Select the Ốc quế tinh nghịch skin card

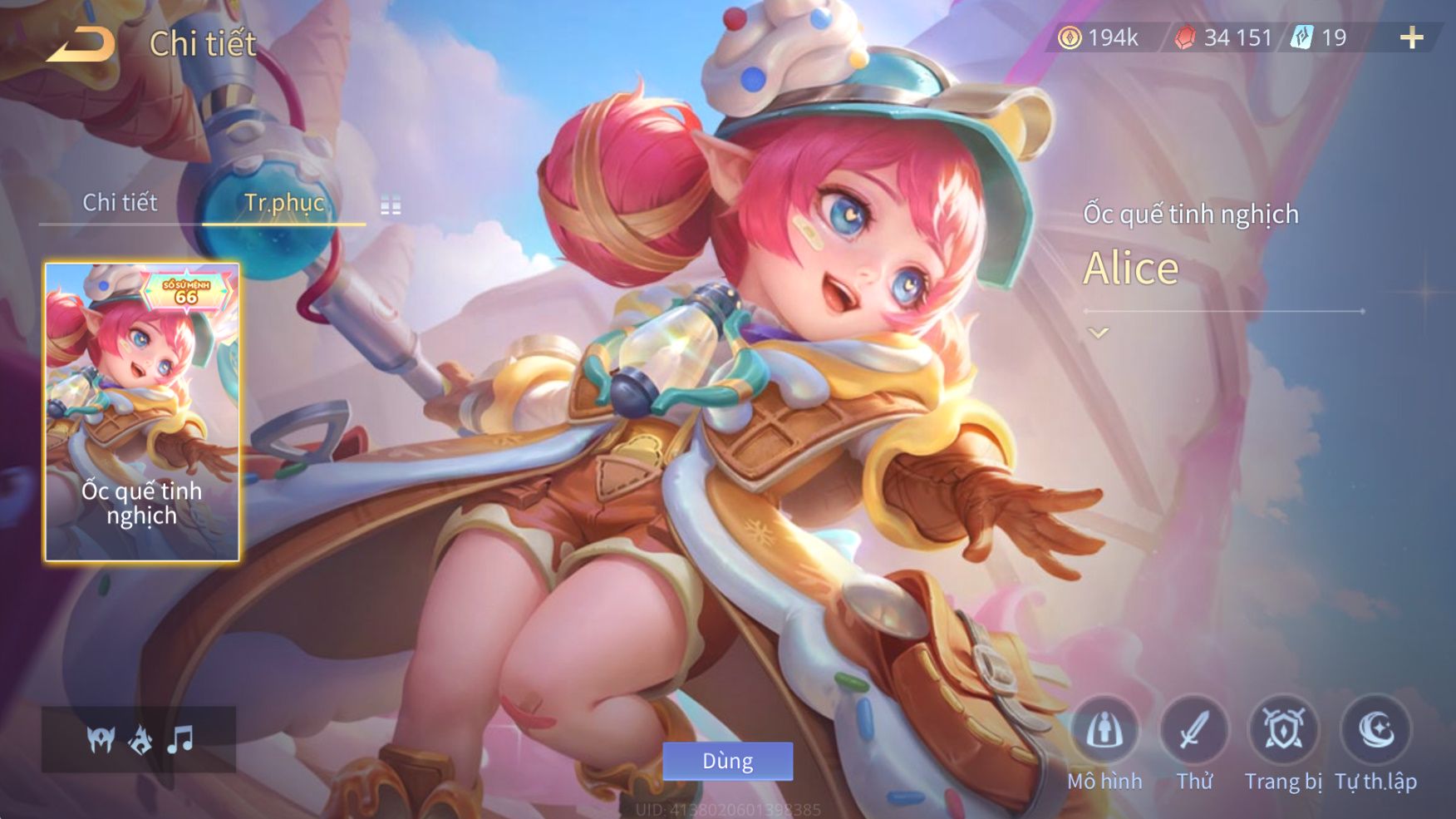click(x=142, y=412)
